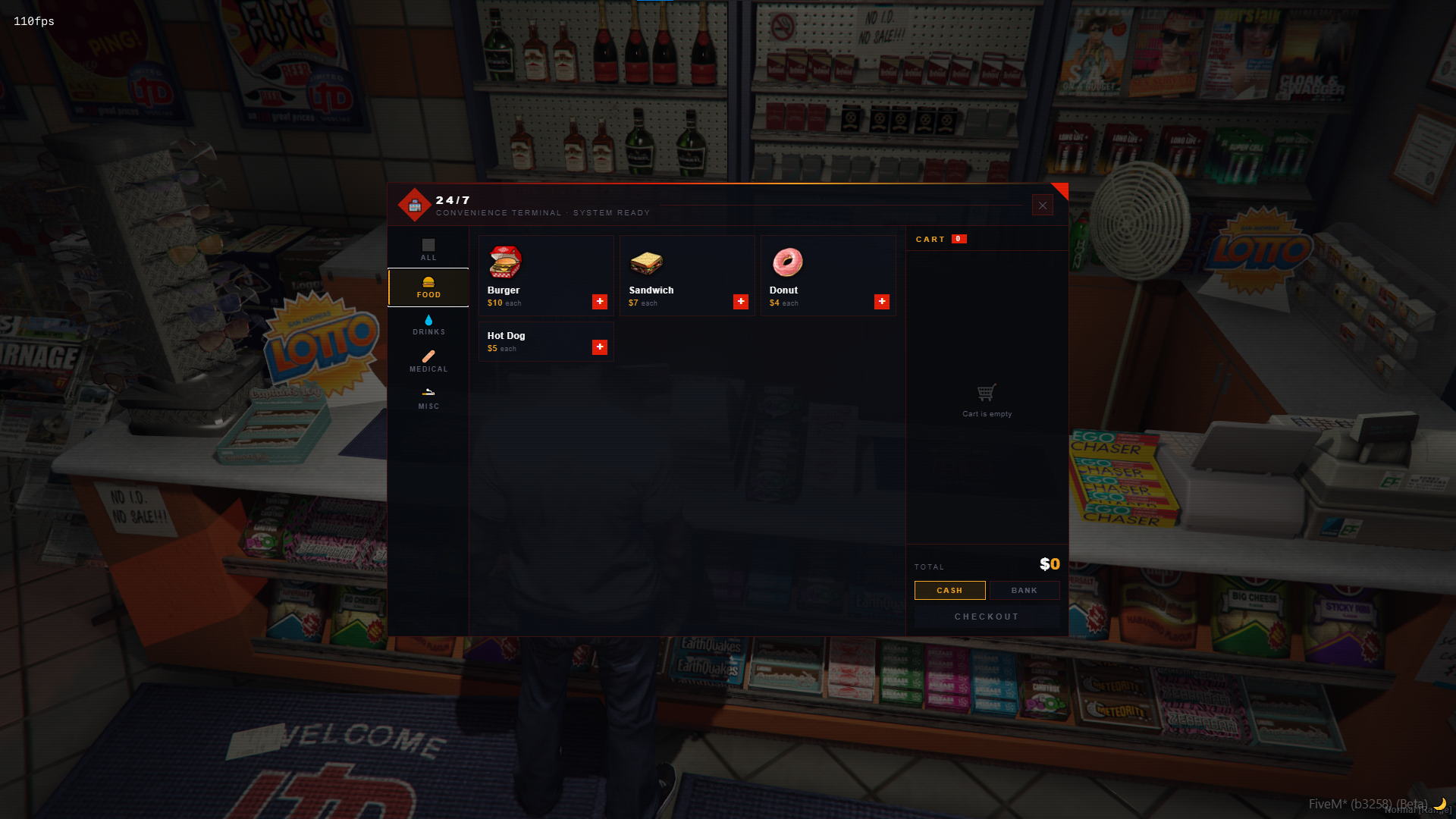Close the convenience terminal window
This screenshot has height=819, width=1456.
pos(1043,205)
